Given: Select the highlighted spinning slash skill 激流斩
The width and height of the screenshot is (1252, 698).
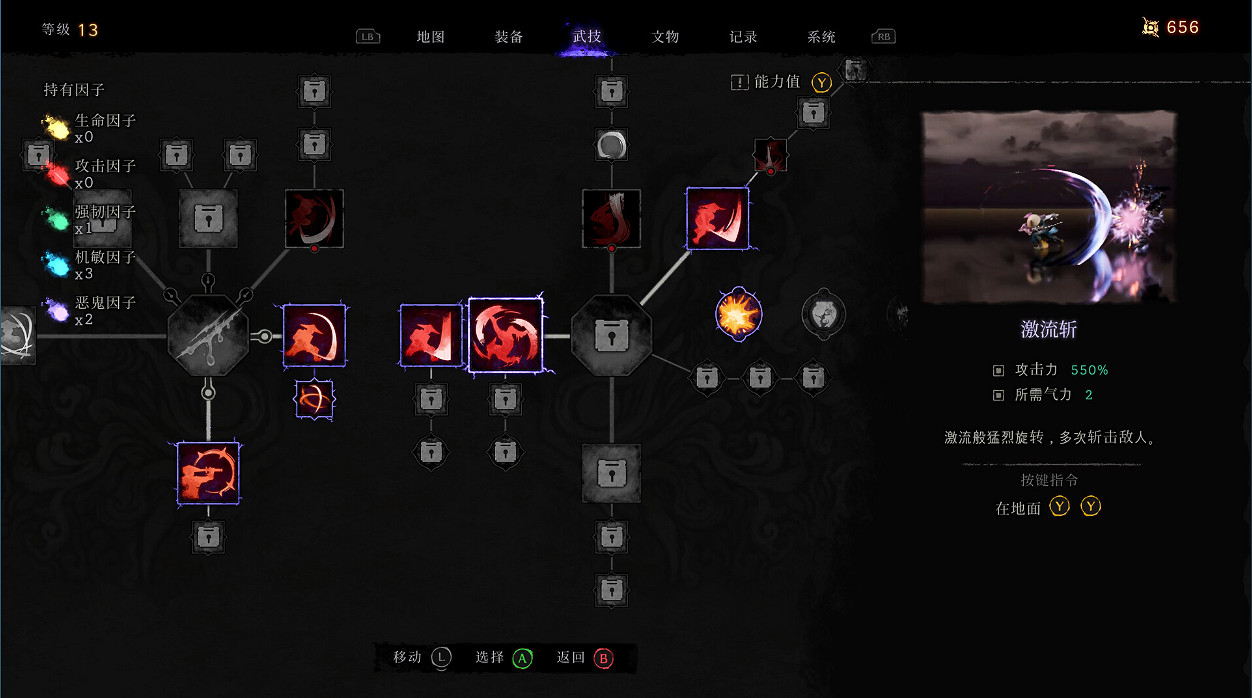Looking at the screenshot, I should [x=505, y=335].
